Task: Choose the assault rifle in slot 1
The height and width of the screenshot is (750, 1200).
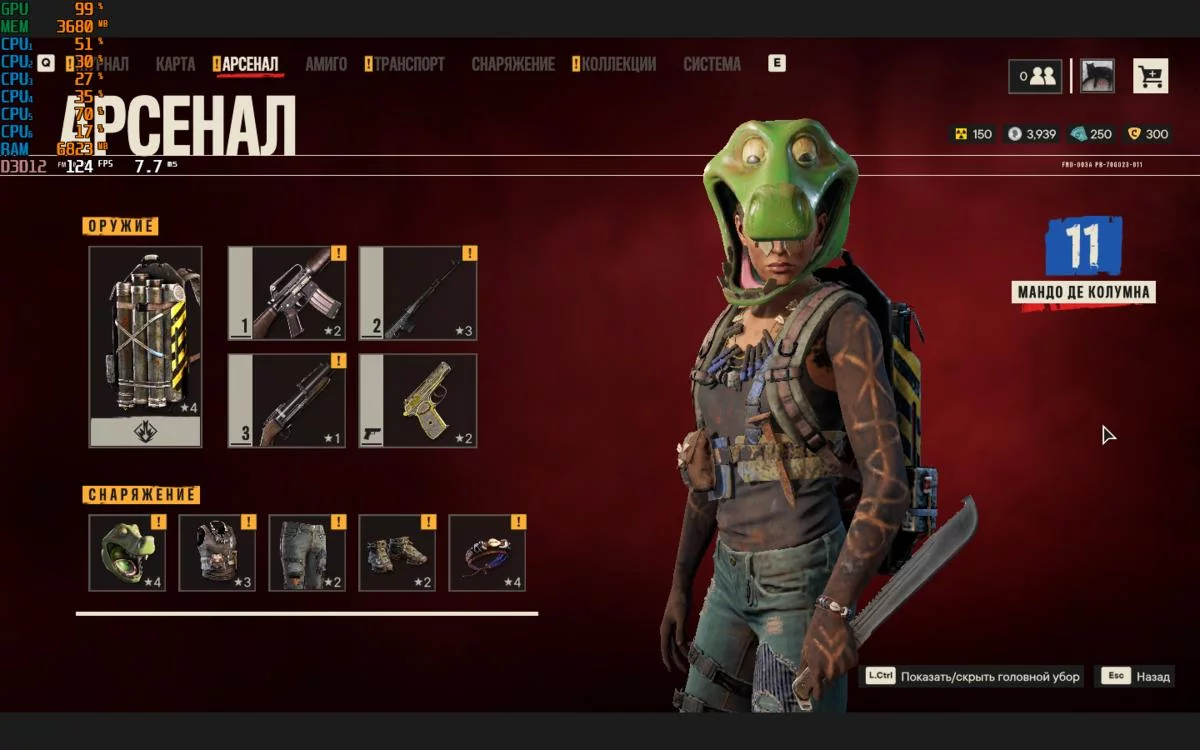Action: 287,294
